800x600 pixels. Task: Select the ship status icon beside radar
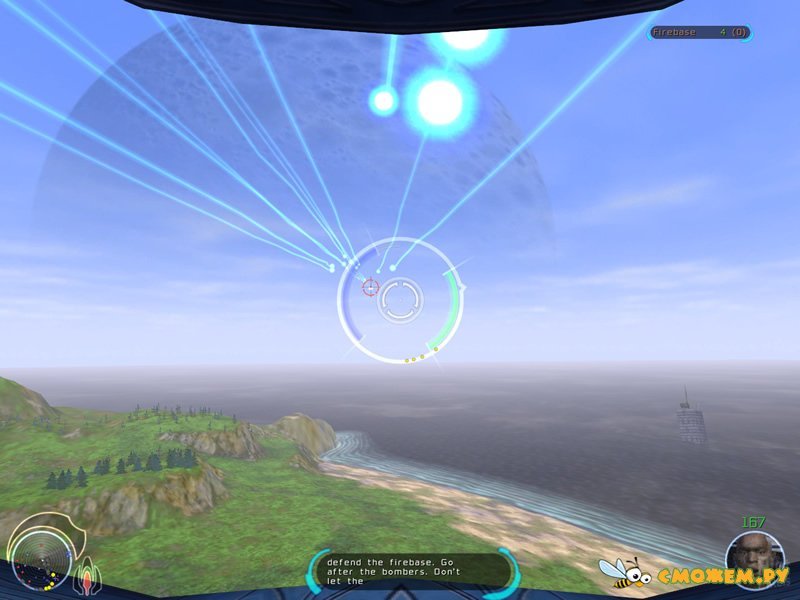tap(85, 572)
